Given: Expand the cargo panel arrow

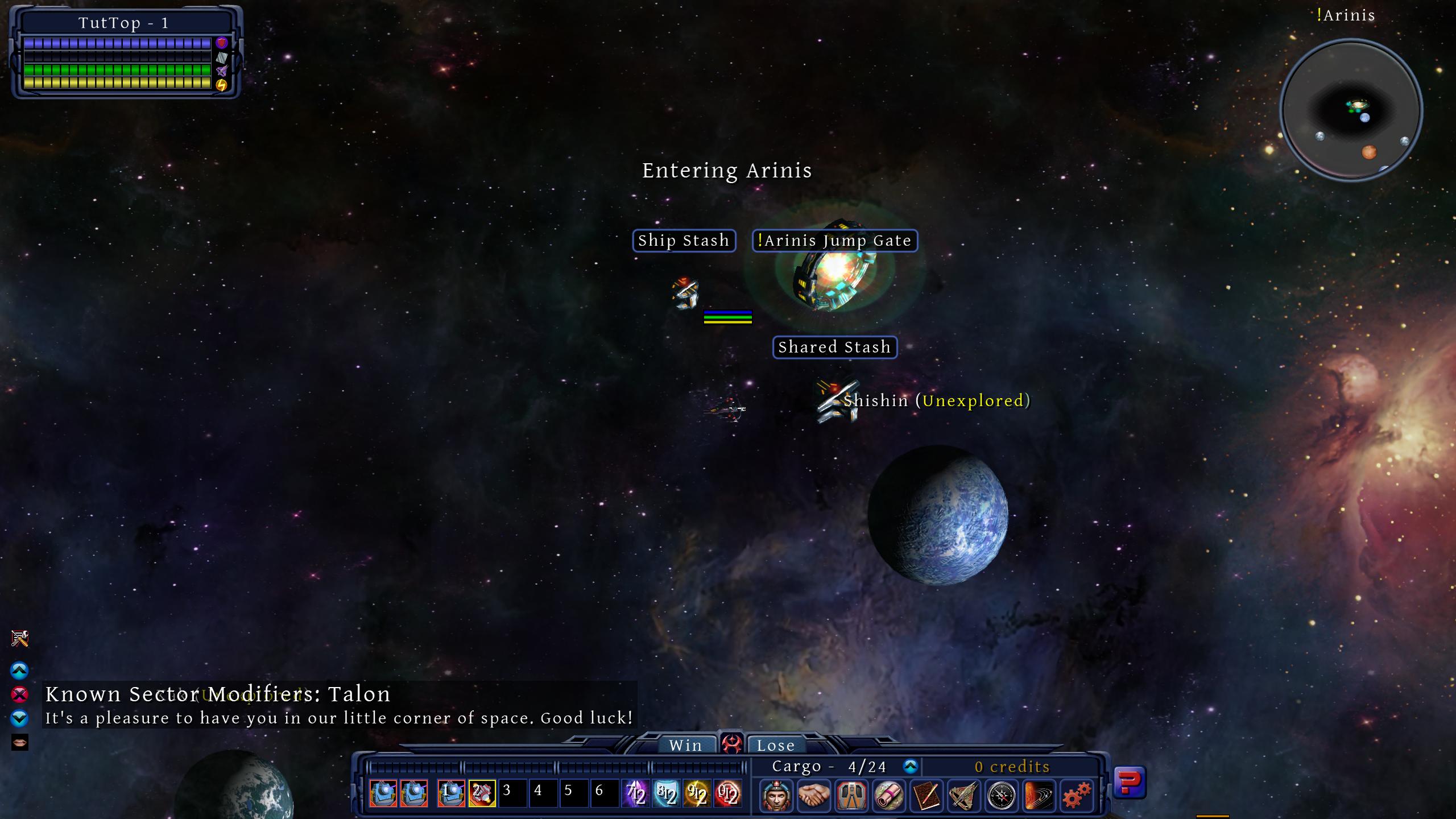Looking at the screenshot, I should (x=911, y=767).
